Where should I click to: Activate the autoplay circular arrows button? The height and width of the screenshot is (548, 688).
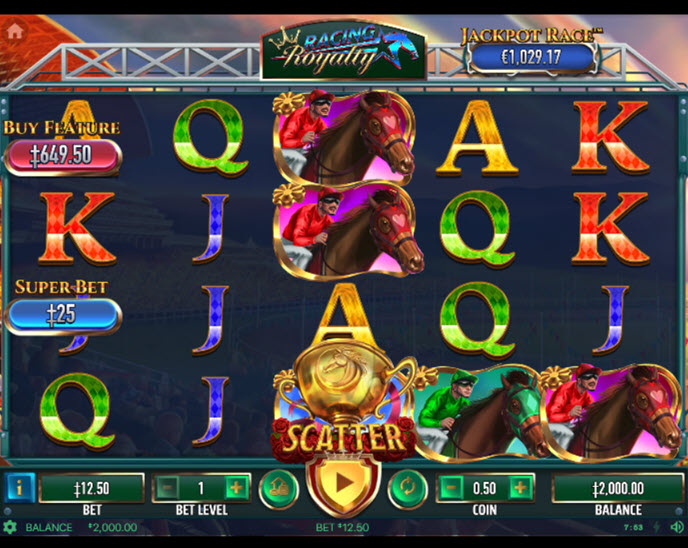(406, 488)
